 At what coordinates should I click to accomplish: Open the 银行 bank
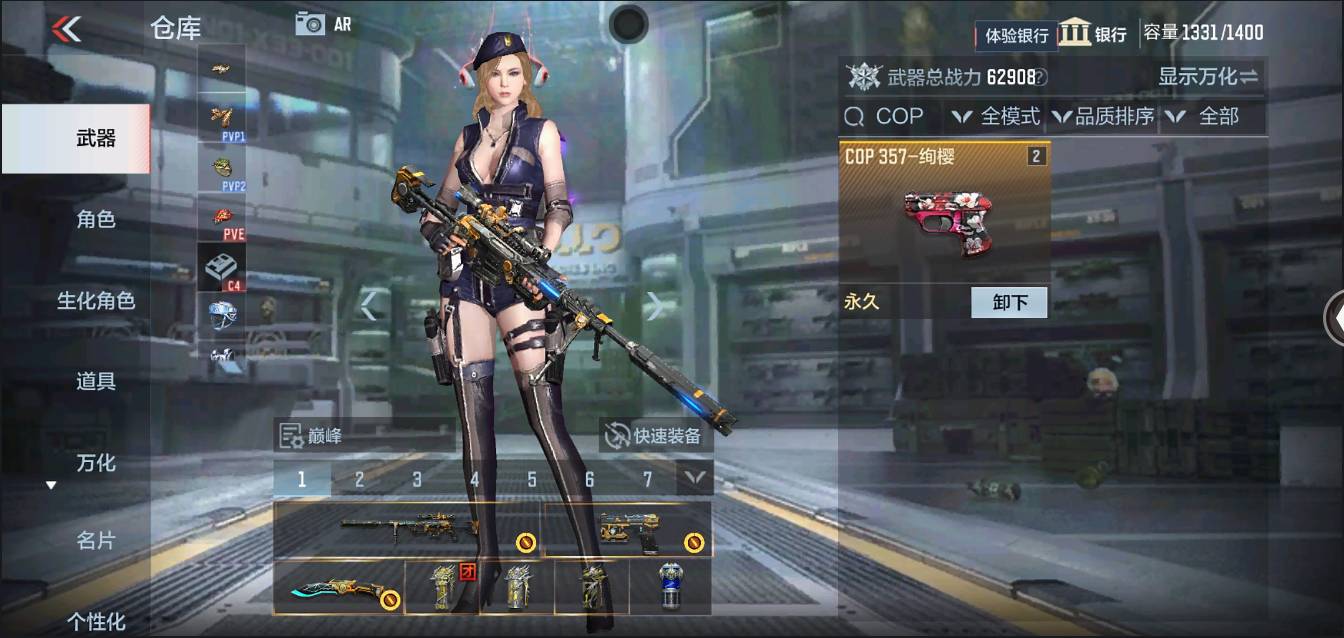pos(1093,33)
